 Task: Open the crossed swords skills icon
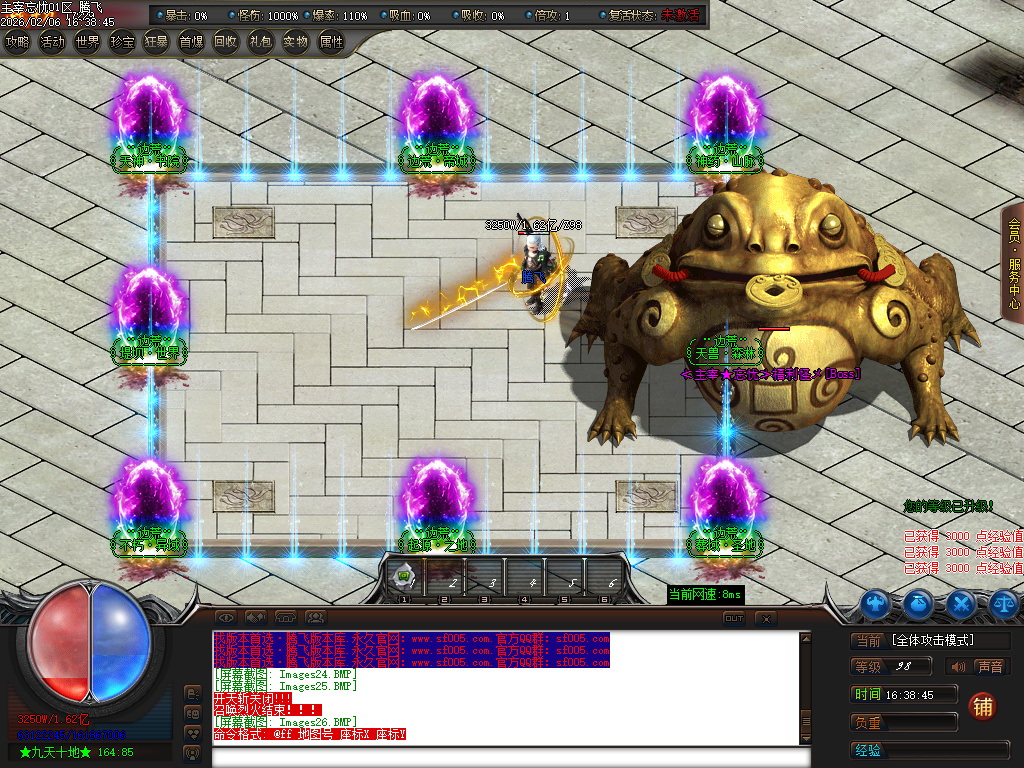(962, 603)
